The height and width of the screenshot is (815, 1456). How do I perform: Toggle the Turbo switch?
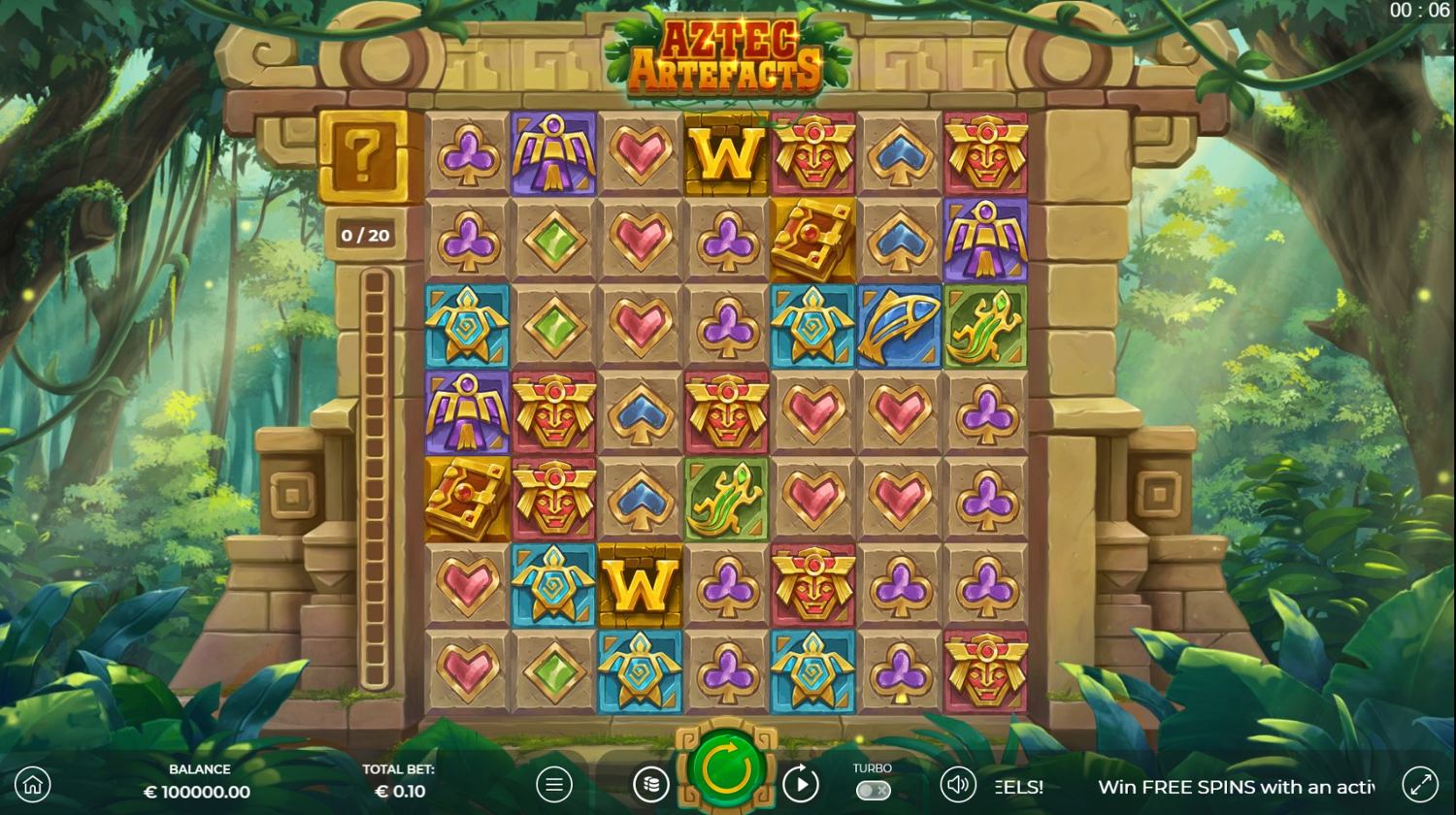[x=872, y=790]
